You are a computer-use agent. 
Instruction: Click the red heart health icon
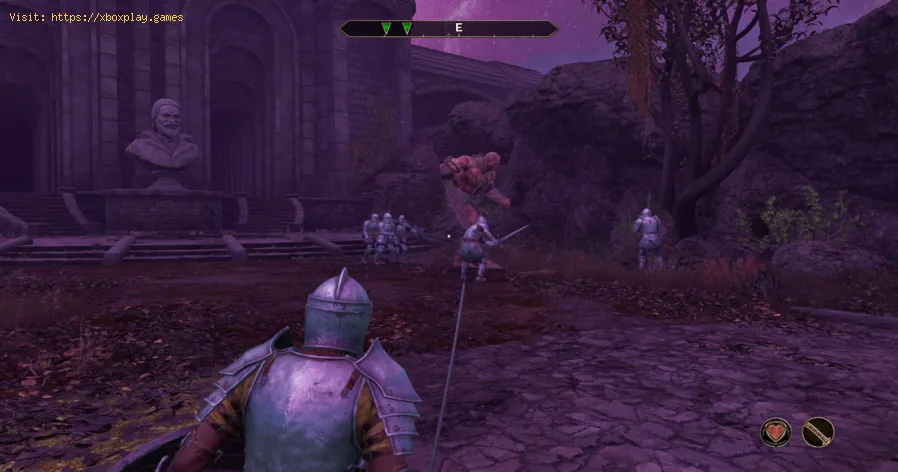[776, 432]
